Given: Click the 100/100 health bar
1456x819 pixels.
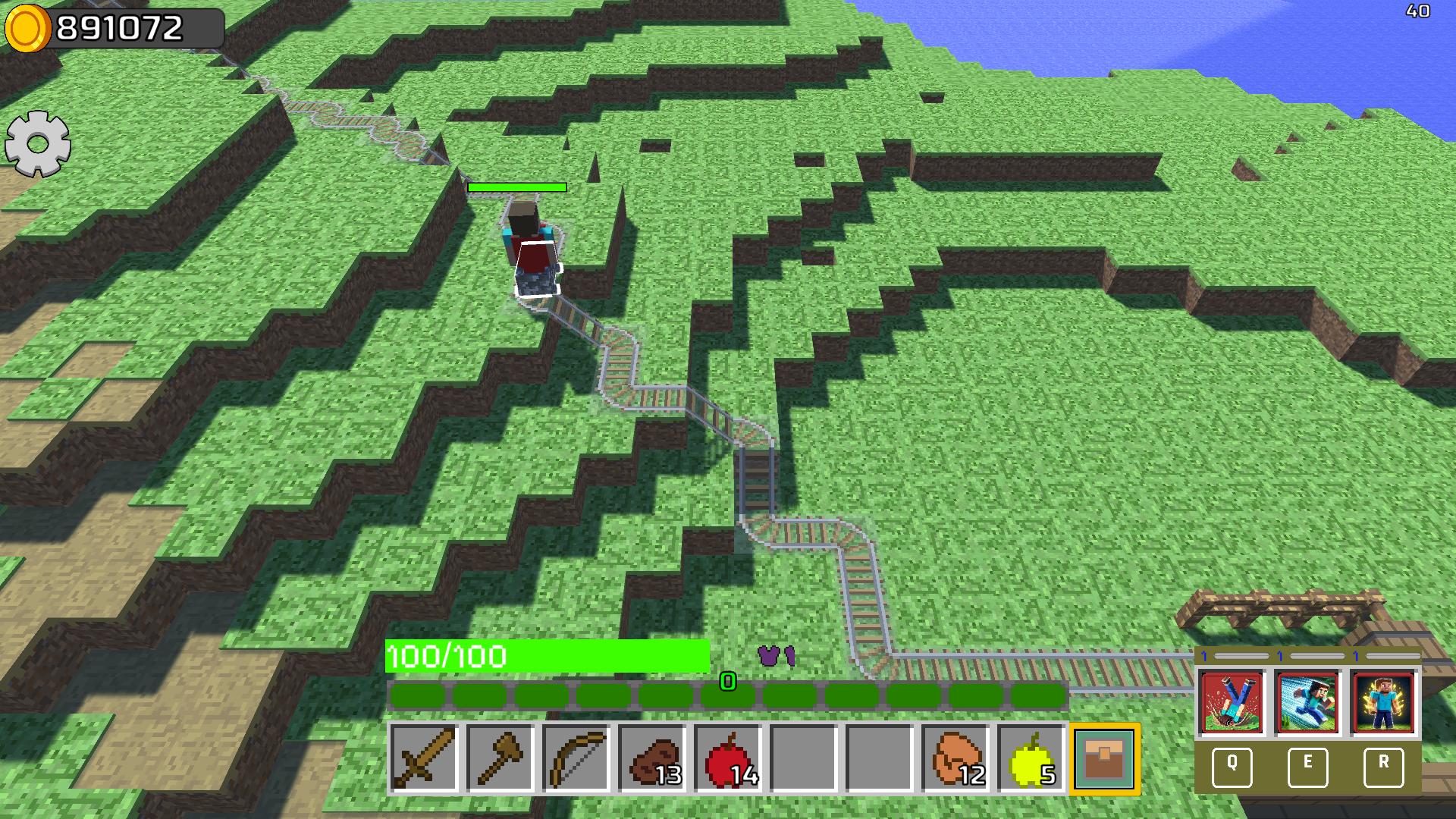Looking at the screenshot, I should [548, 655].
